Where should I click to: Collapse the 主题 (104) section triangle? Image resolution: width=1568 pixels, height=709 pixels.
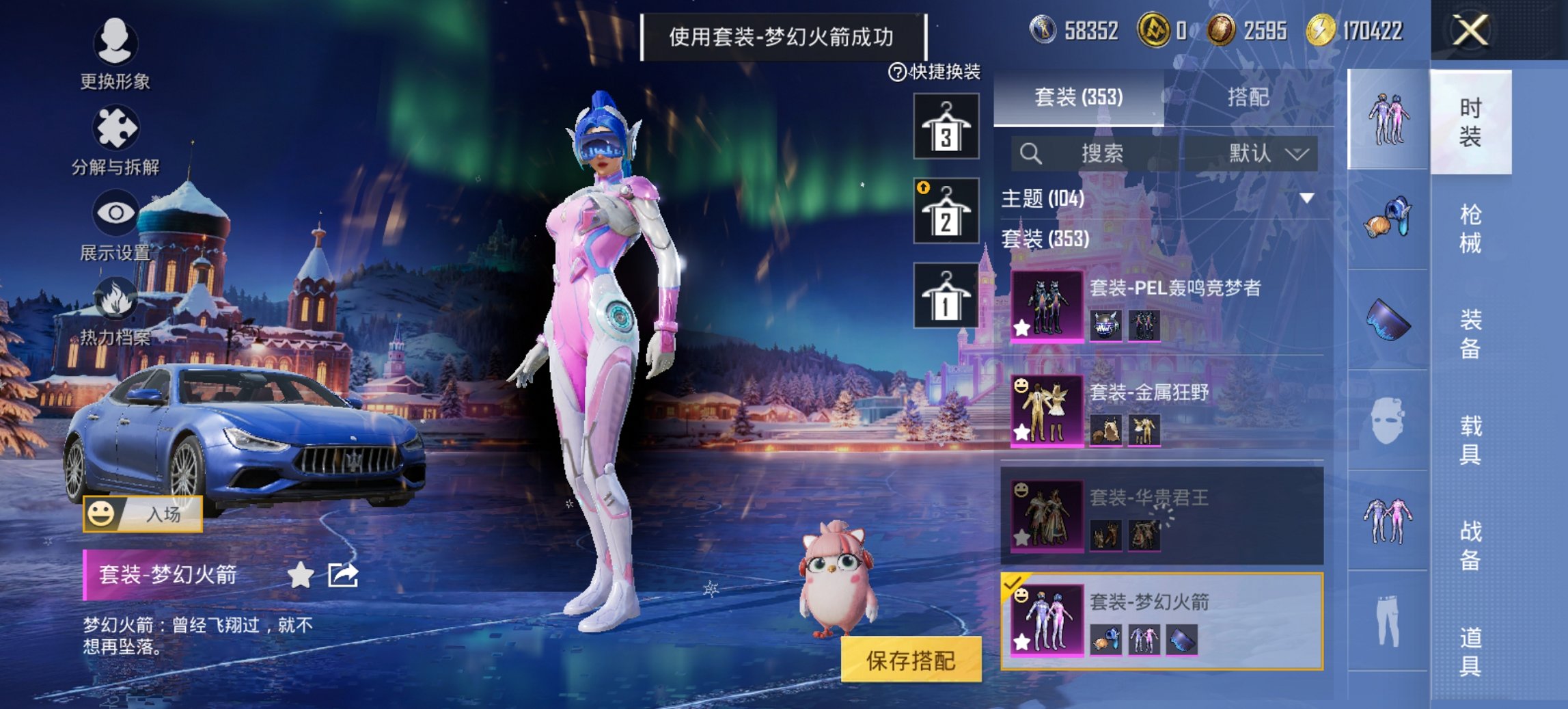tap(1307, 196)
